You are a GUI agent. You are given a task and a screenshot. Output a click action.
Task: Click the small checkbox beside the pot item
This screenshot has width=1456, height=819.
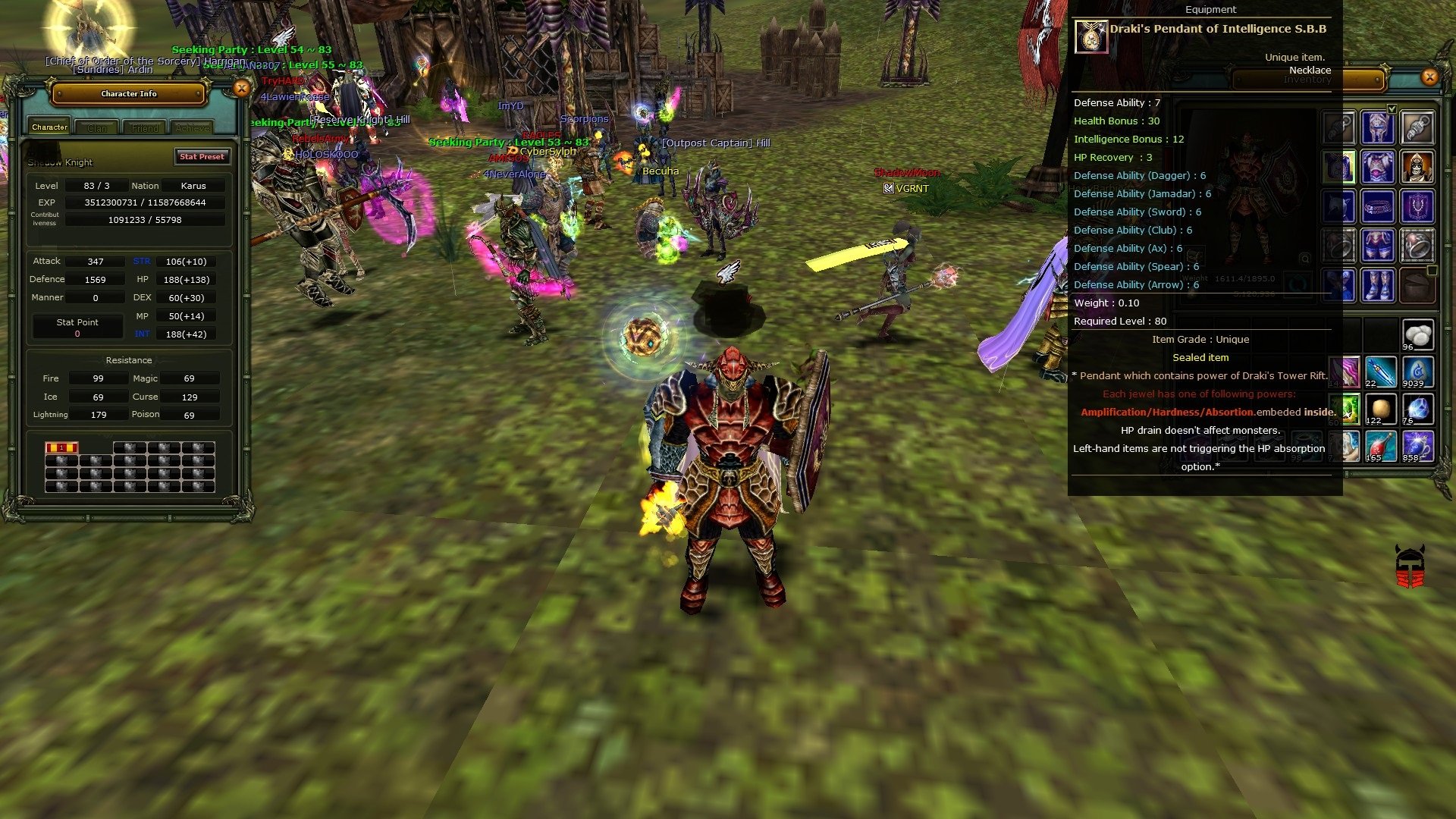[x=1432, y=271]
